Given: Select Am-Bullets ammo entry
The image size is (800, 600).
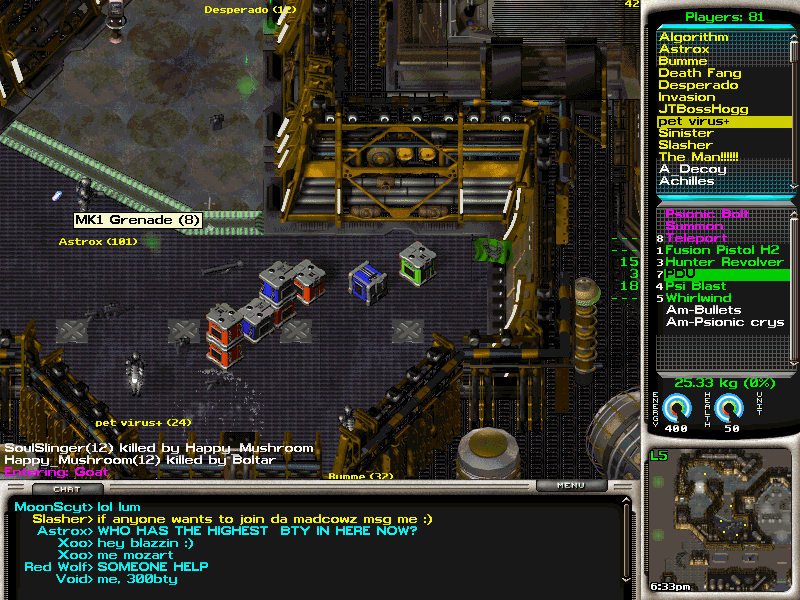Looking at the screenshot, I should pos(703,310).
